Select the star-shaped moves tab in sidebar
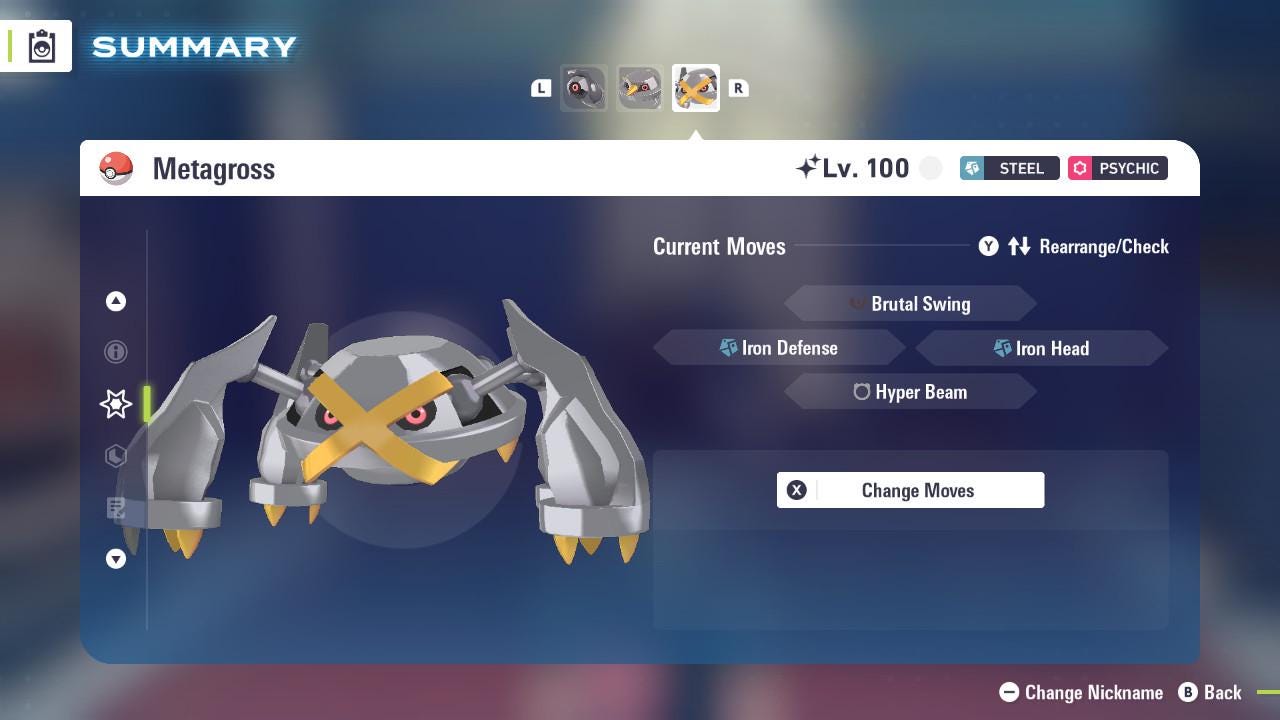The width and height of the screenshot is (1280, 720). (x=115, y=404)
